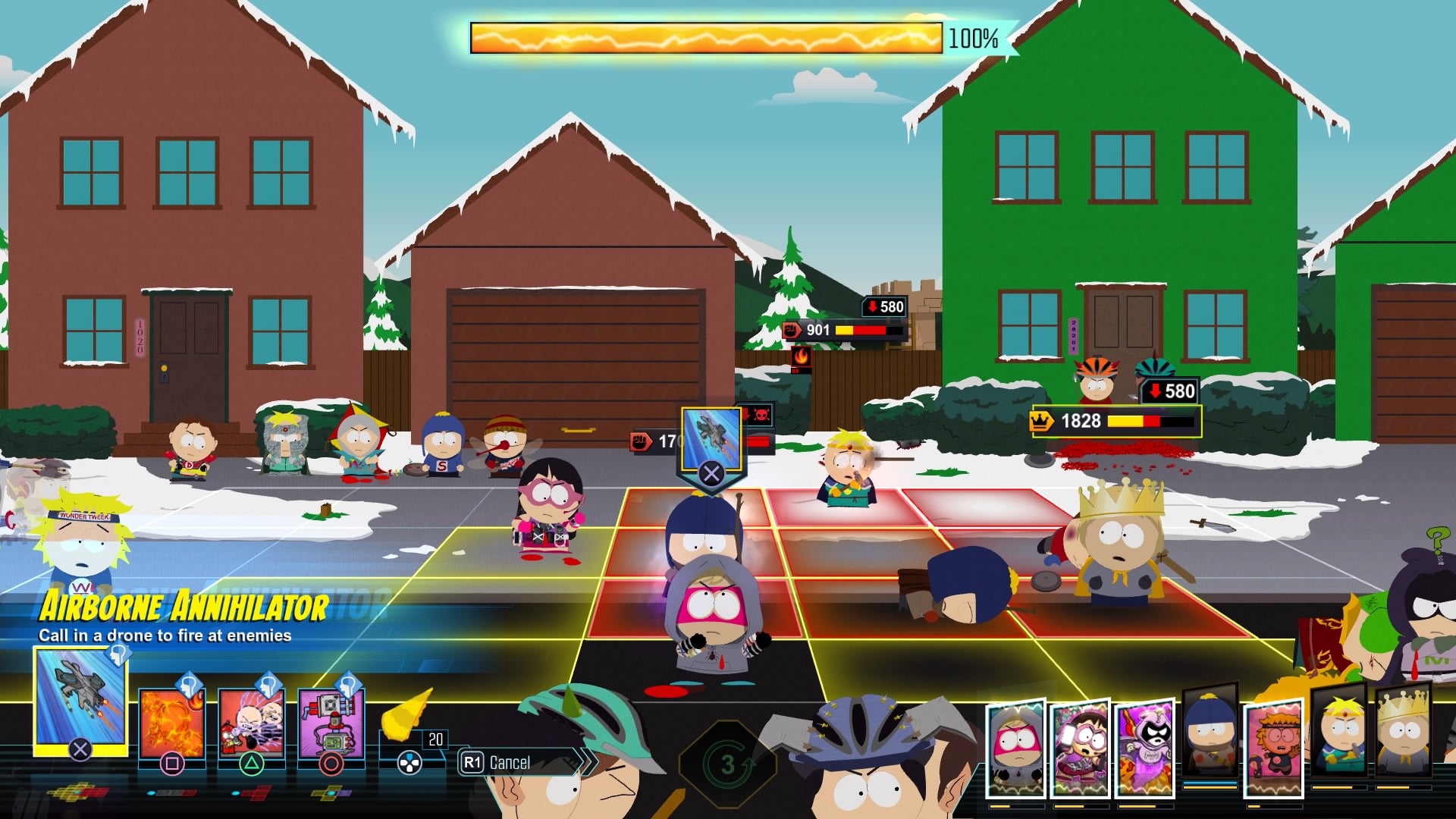Choose the orange flames ability card
This screenshot has height=819, width=1456.
tap(171, 724)
